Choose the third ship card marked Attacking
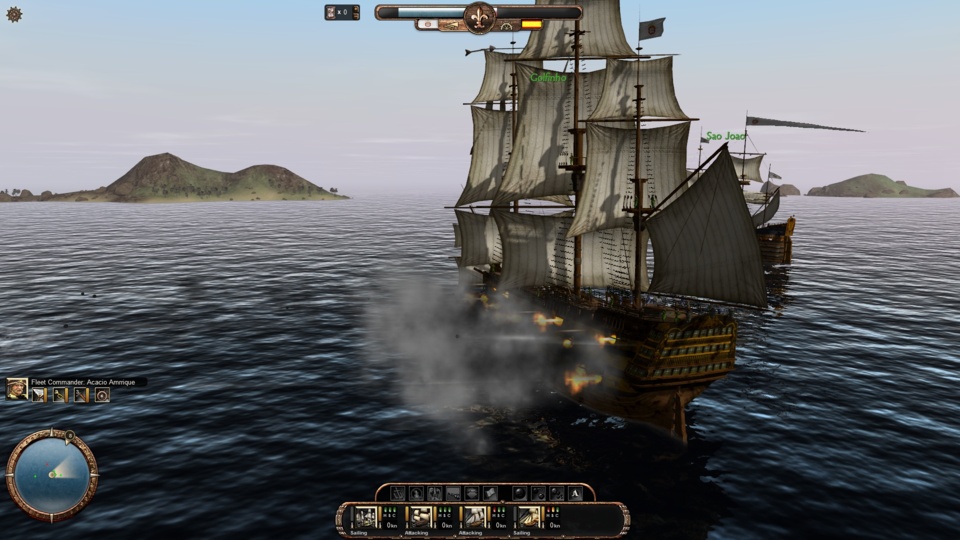The height and width of the screenshot is (540, 960). [474, 518]
